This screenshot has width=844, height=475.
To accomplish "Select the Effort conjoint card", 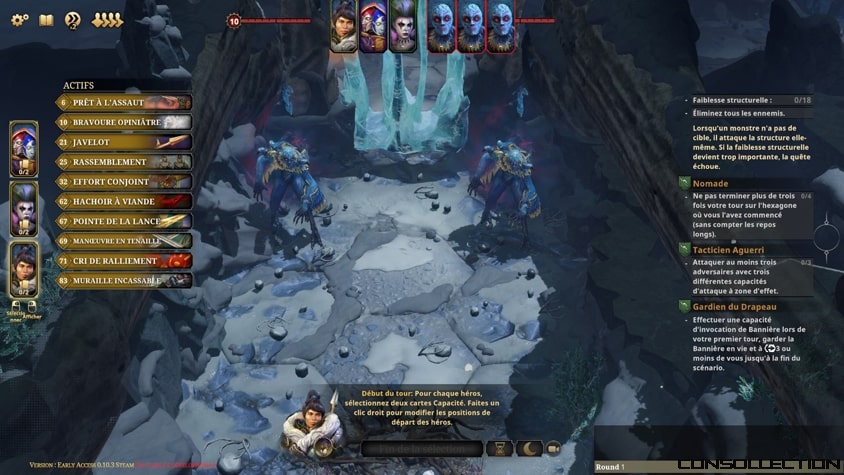I will pyautogui.click(x=124, y=182).
